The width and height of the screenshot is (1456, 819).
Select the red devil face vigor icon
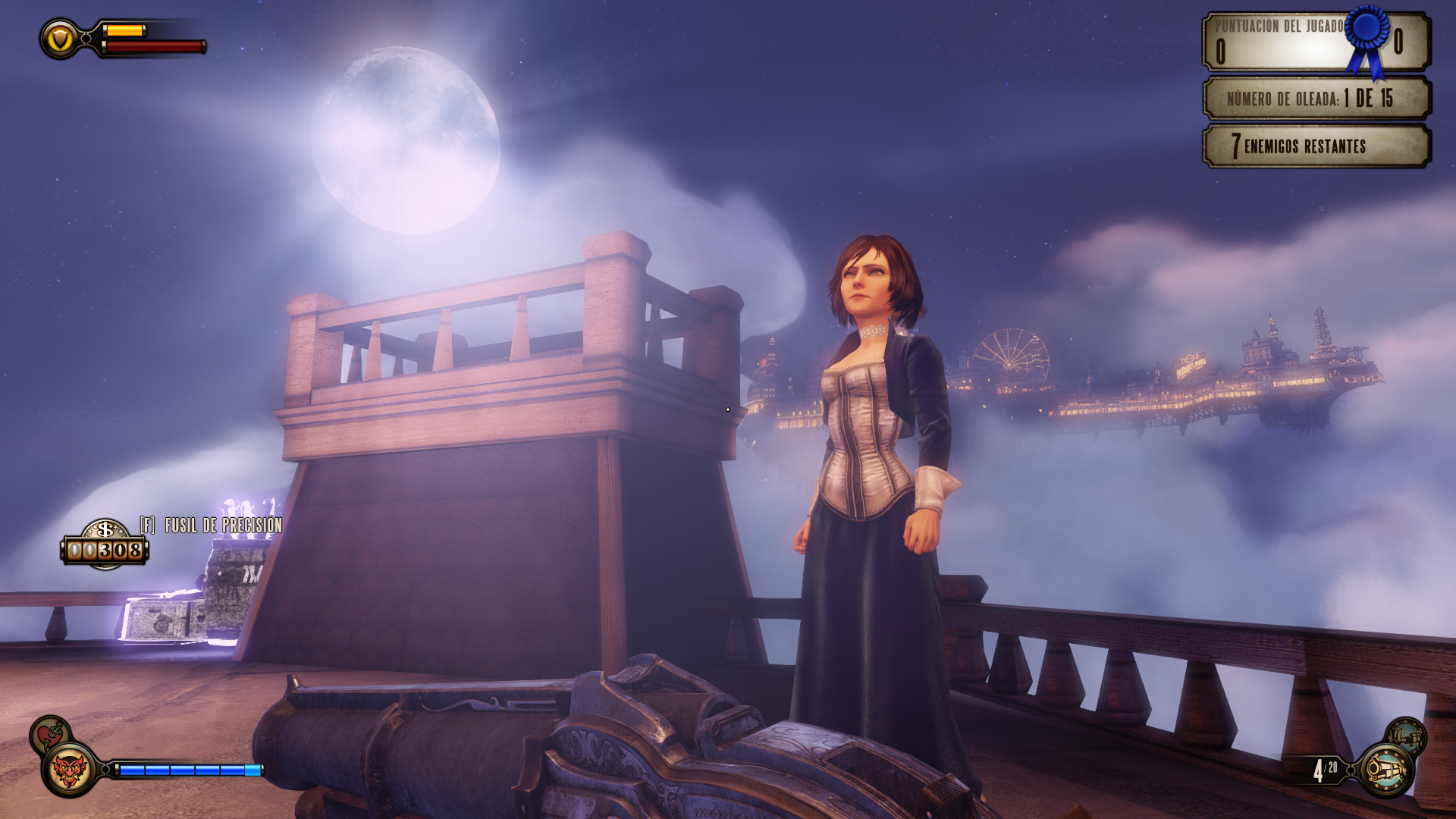click(70, 770)
